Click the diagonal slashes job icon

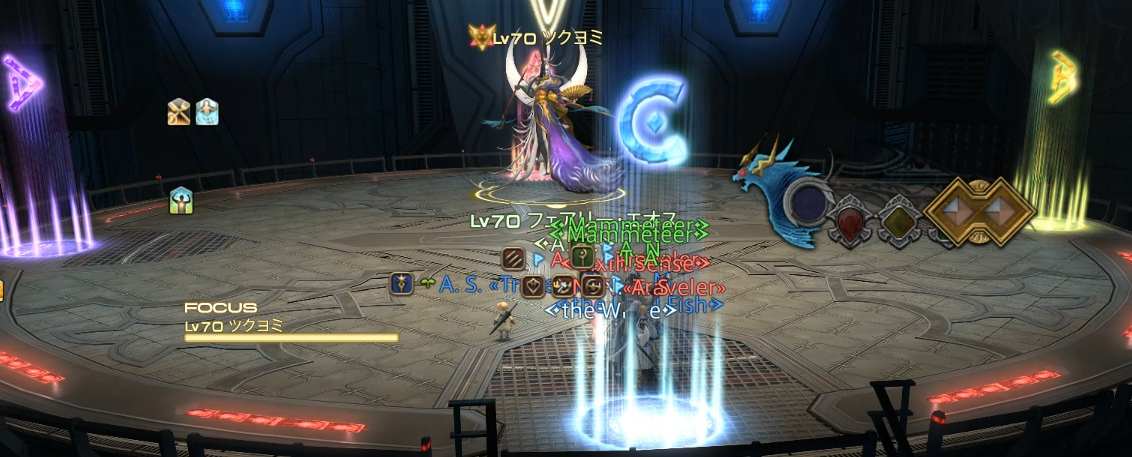click(514, 257)
